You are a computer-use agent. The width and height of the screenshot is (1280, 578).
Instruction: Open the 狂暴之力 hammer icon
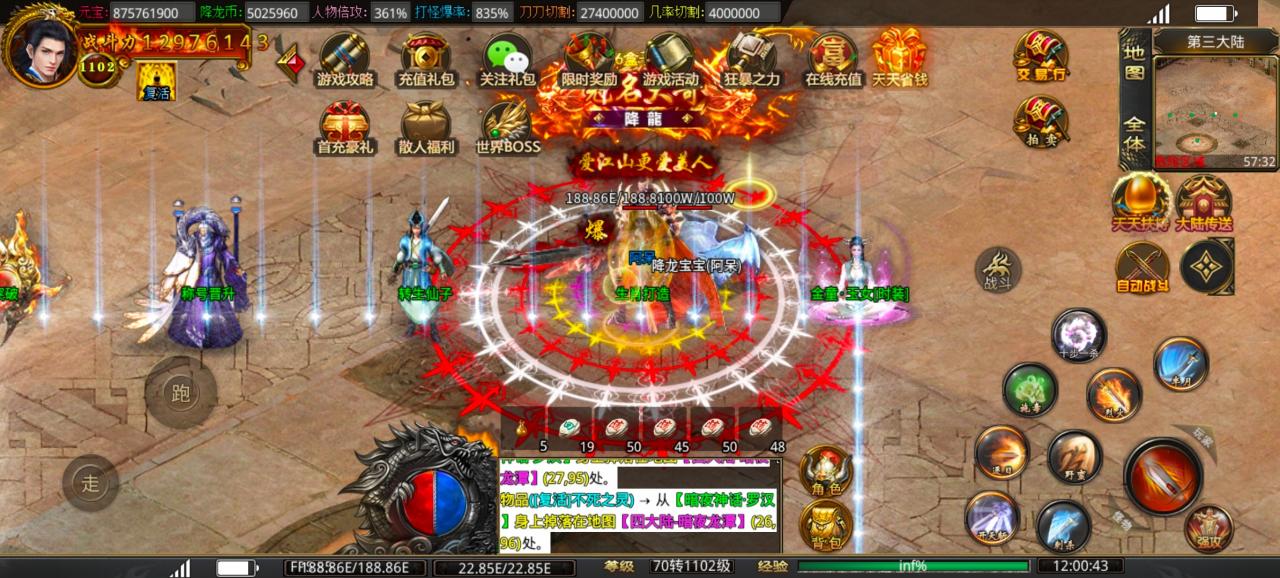coord(752,58)
